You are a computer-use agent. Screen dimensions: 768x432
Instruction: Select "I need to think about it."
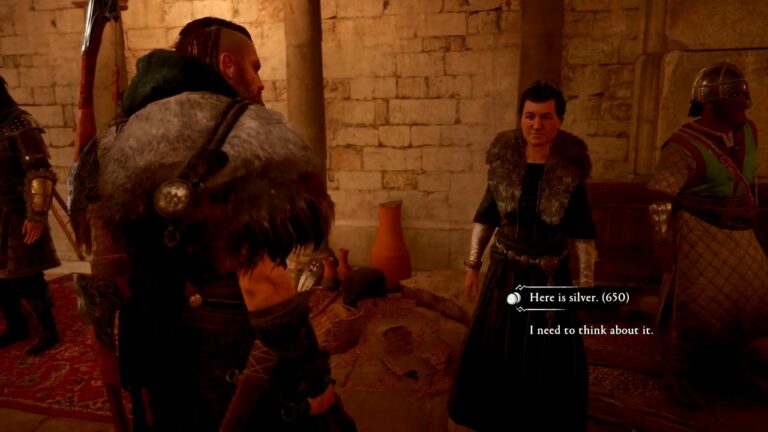pyautogui.click(x=591, y=329)
